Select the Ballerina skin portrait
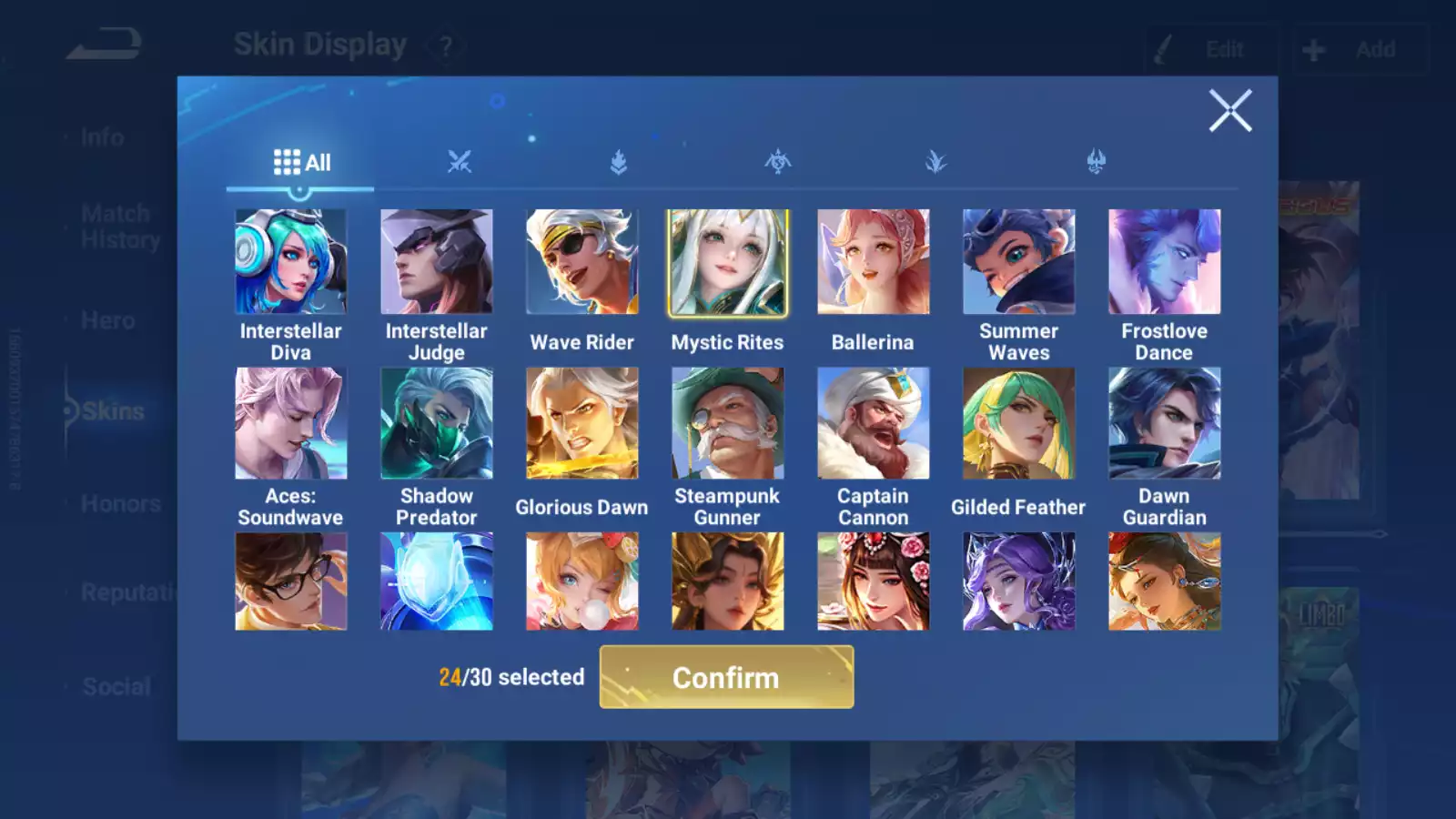 coord(873,262)
